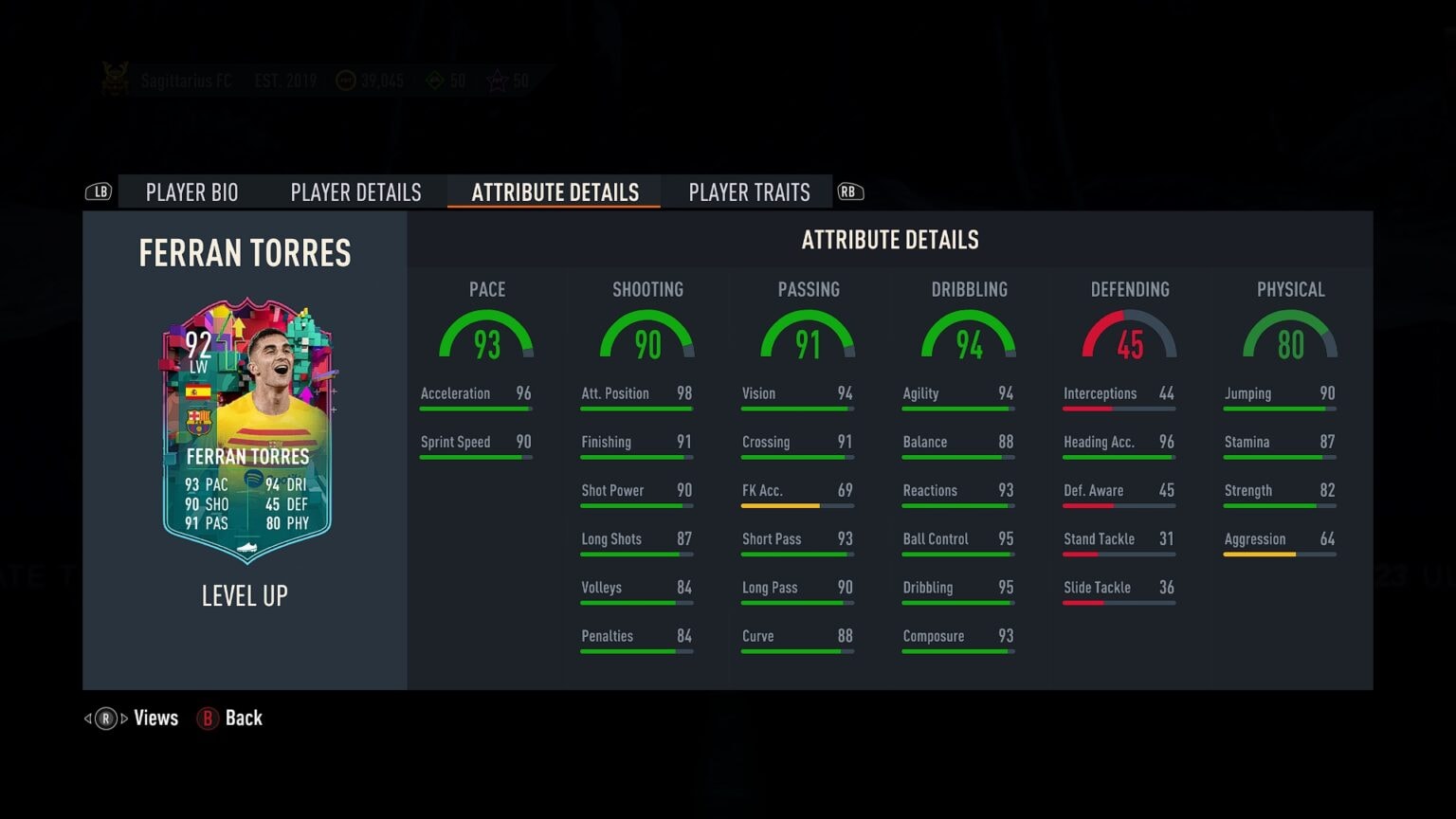This screenshot has height=819, width=1456.
Task: Click the R stick Views control
Action: [x=105, y=719]
